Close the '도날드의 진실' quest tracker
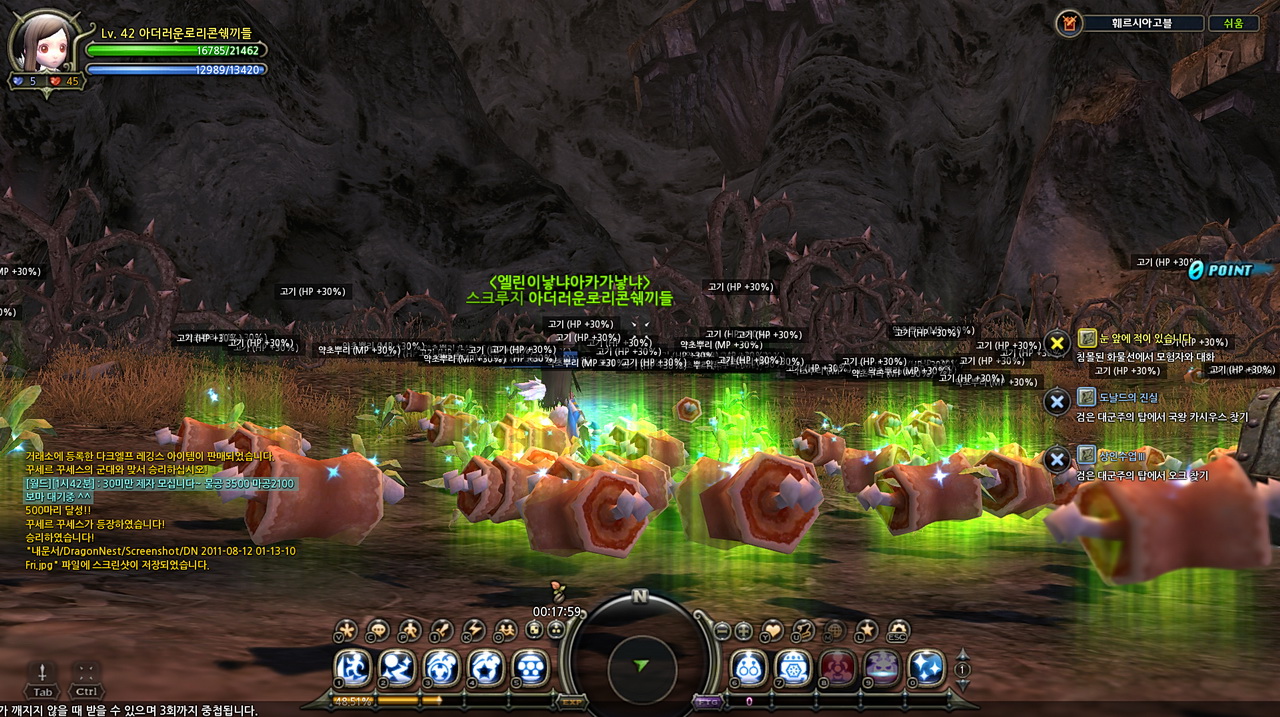This screenshot has width=1280, height=717. [x=1057, y=402]
